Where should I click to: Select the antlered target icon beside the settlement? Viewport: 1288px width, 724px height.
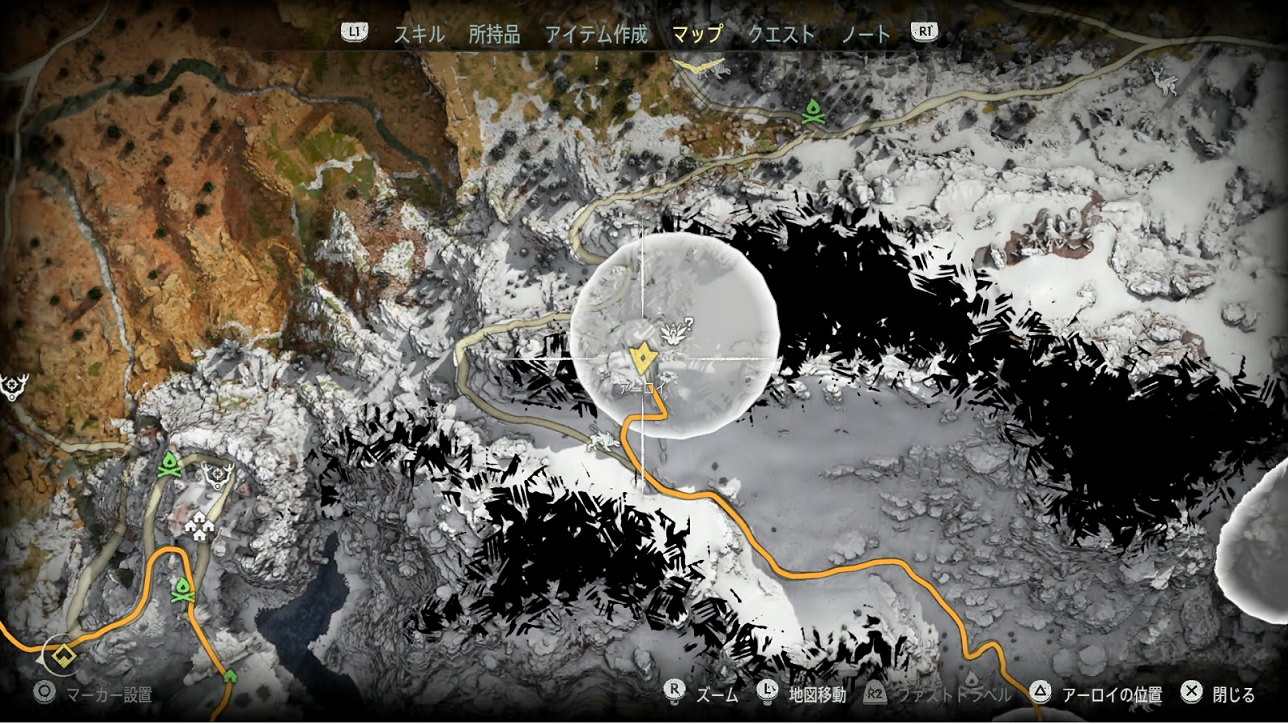point(215,475)
